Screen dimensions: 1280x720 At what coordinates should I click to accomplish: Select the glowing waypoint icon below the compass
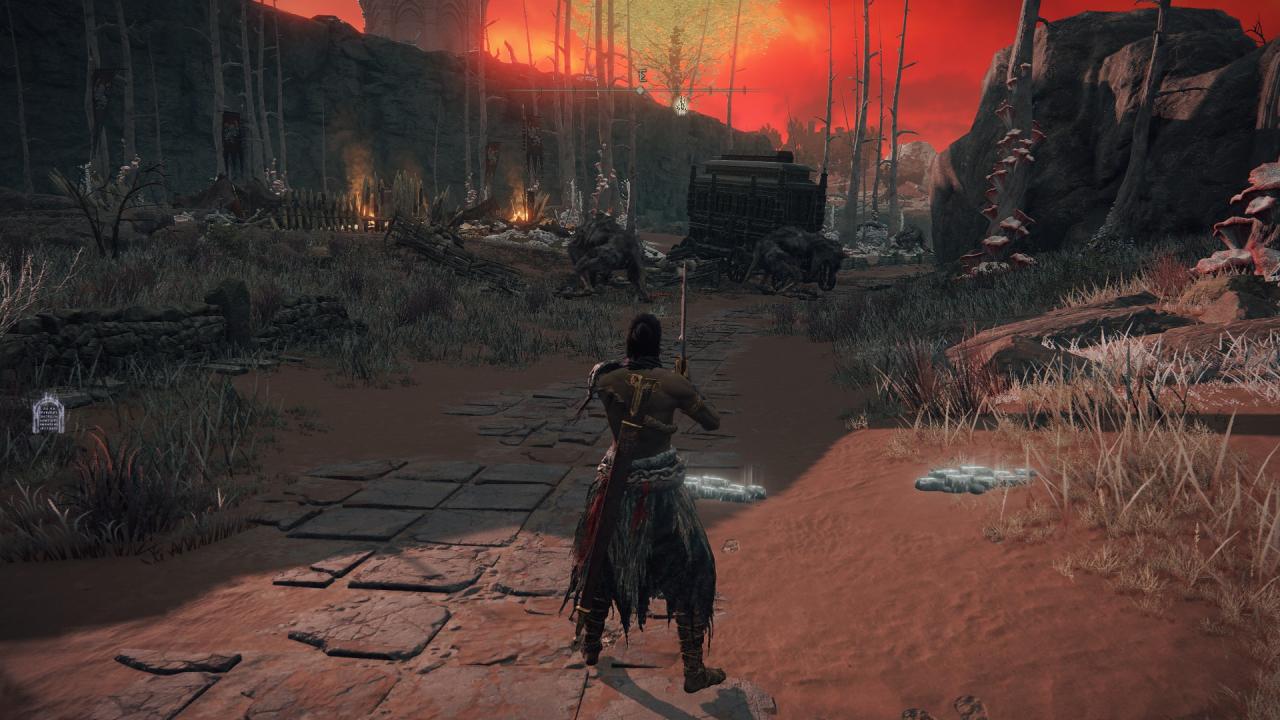681,104
